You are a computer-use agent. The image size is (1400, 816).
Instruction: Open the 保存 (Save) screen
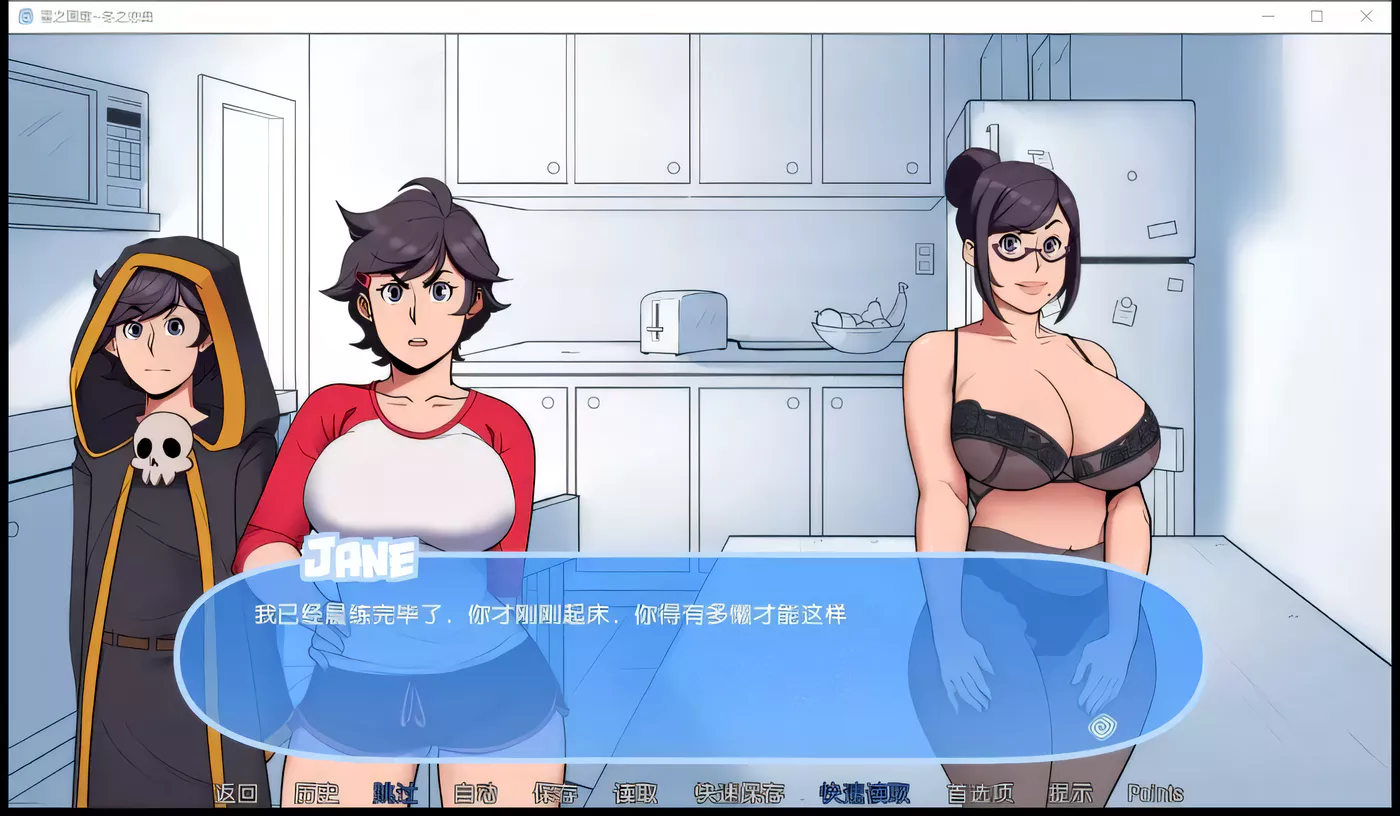coord(555,793)
